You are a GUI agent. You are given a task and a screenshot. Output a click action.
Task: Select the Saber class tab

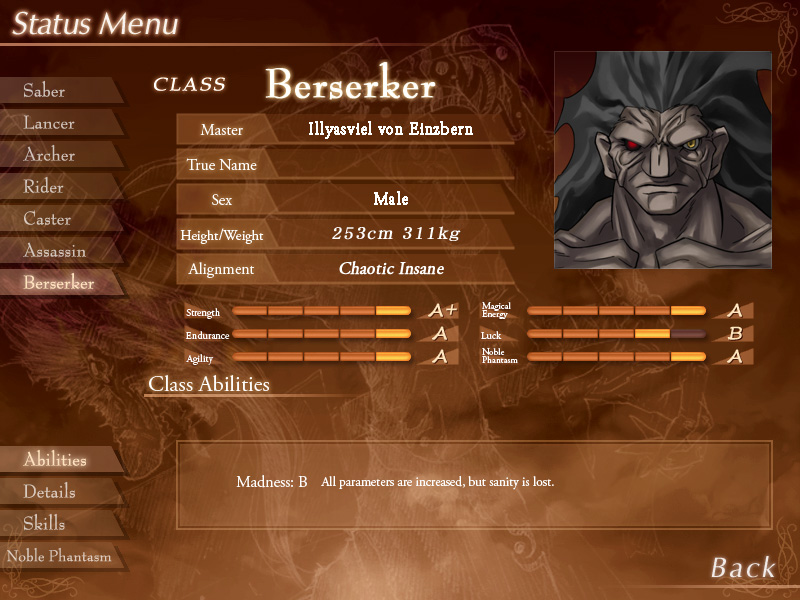(x=45, y=91)
